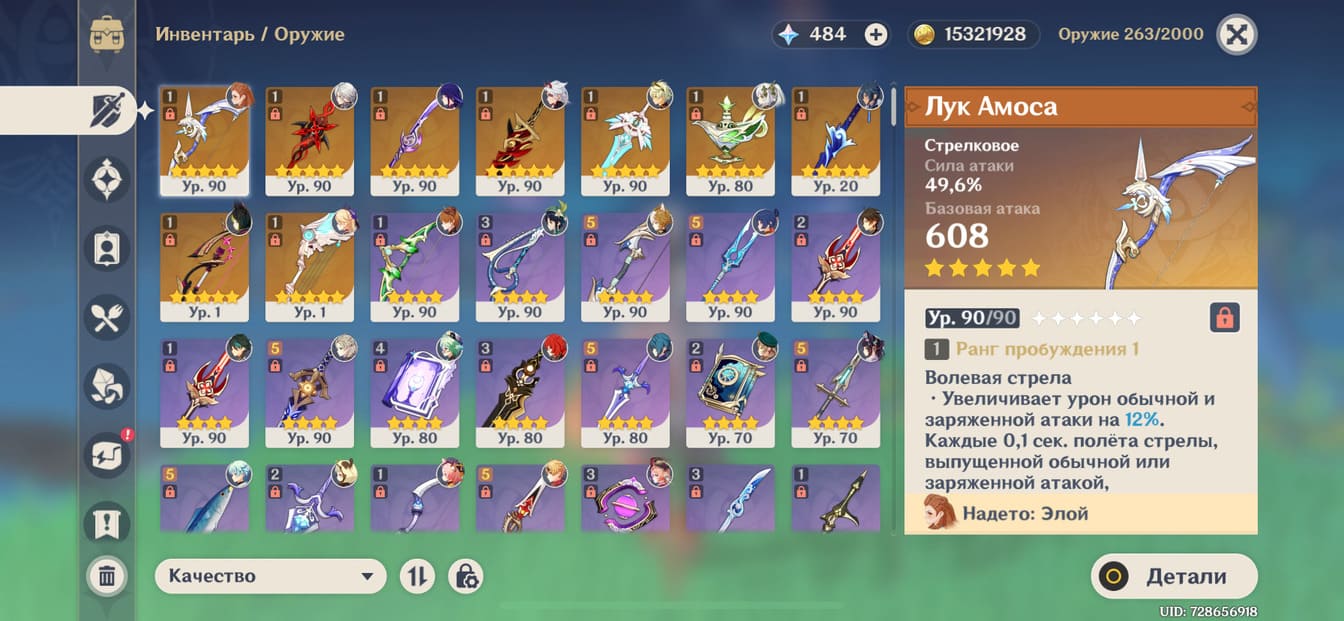Toggle the ascending/descending sort order button
Viewport: 1344px width, 621px height.
(417, 576)
